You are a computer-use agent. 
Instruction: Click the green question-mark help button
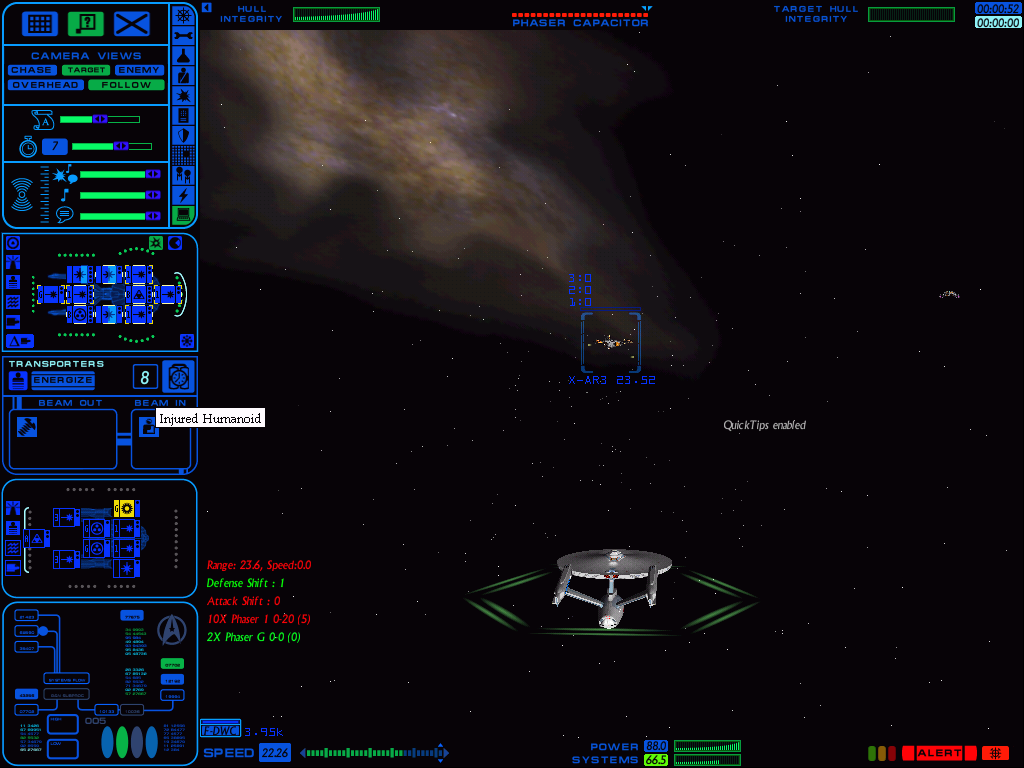point(85,23)
